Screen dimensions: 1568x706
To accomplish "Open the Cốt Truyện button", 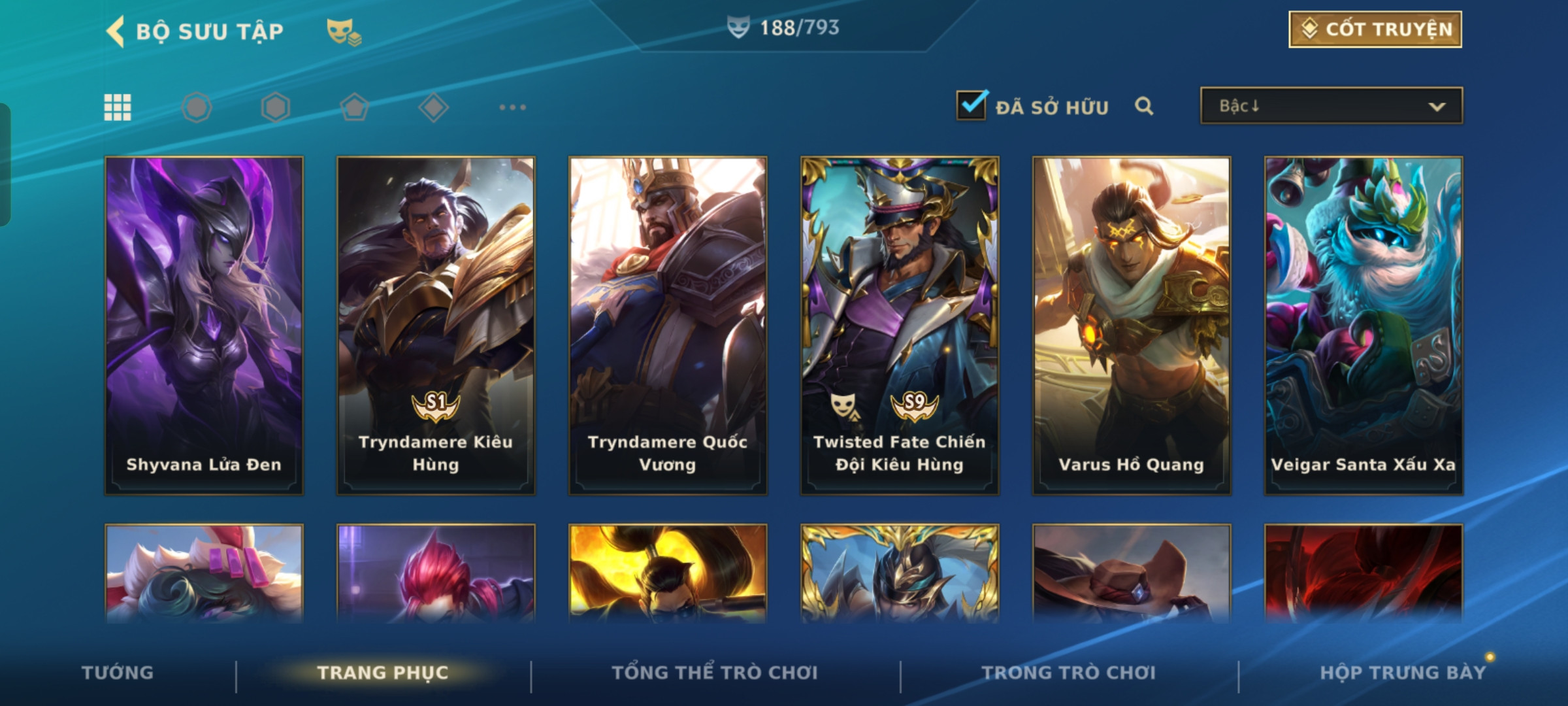I will pos(1375,29).
